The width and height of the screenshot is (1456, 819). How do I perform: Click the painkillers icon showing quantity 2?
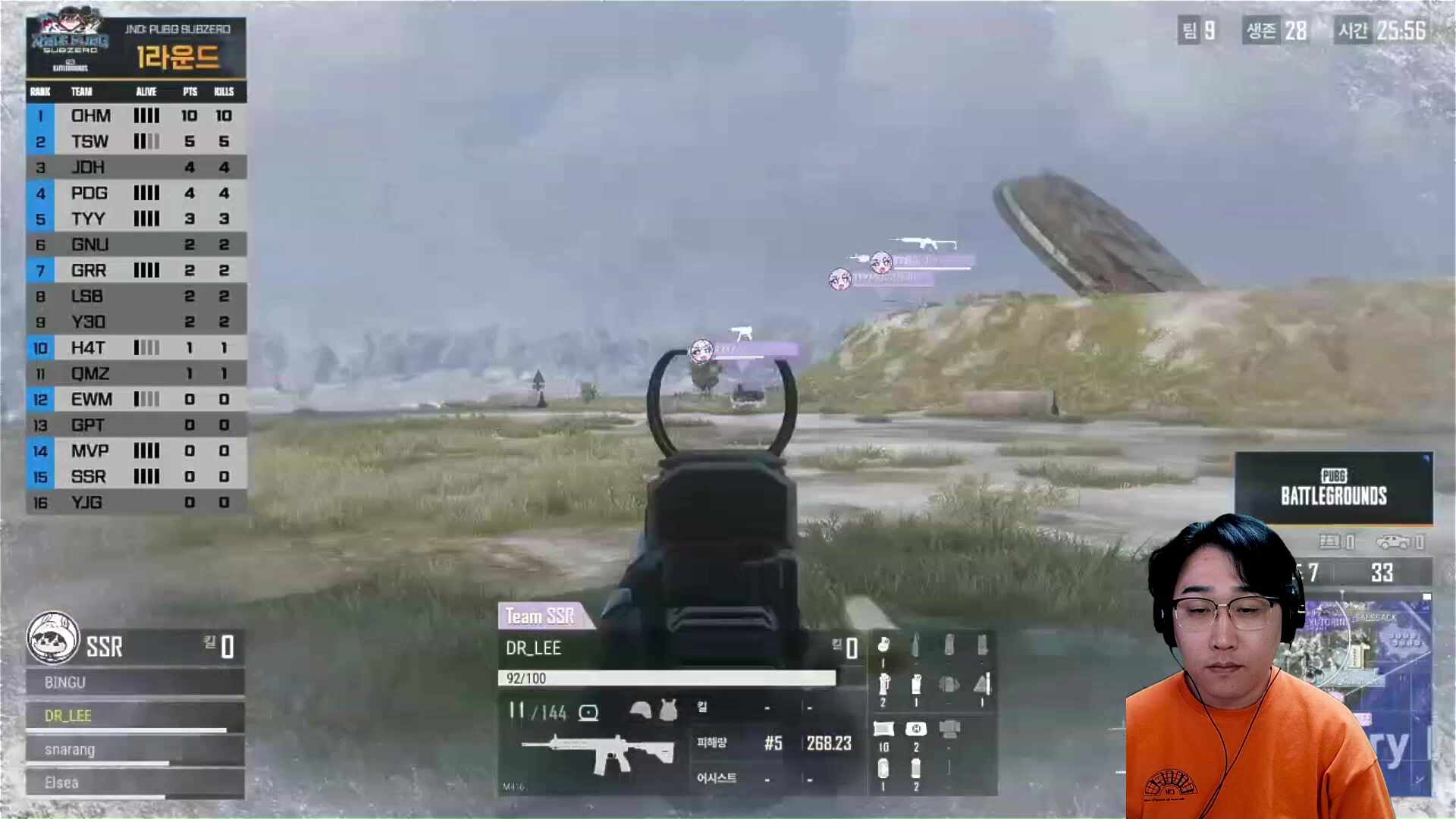[916, 768]
